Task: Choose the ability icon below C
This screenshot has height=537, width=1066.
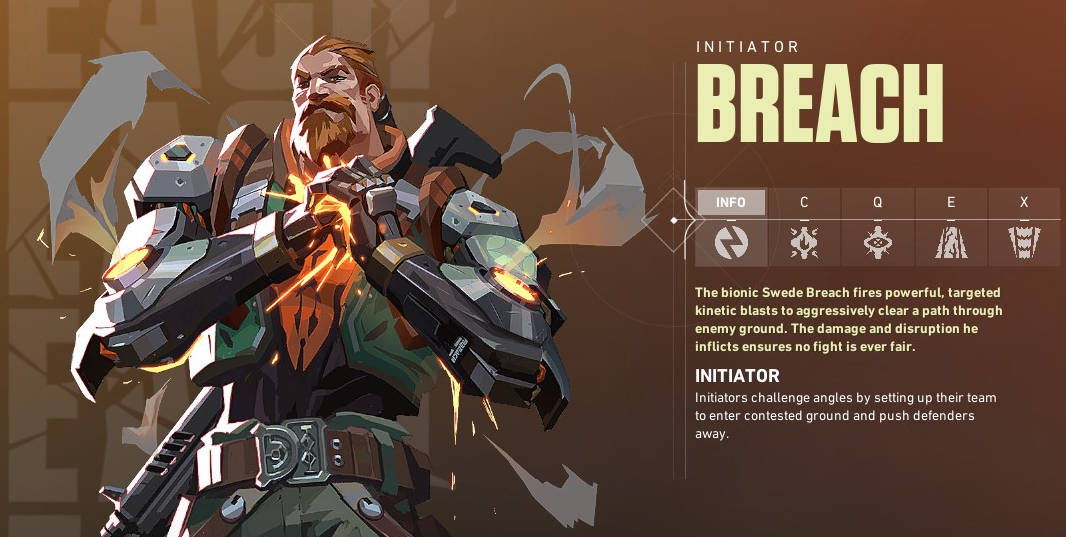Action: [x=804, y=243]
